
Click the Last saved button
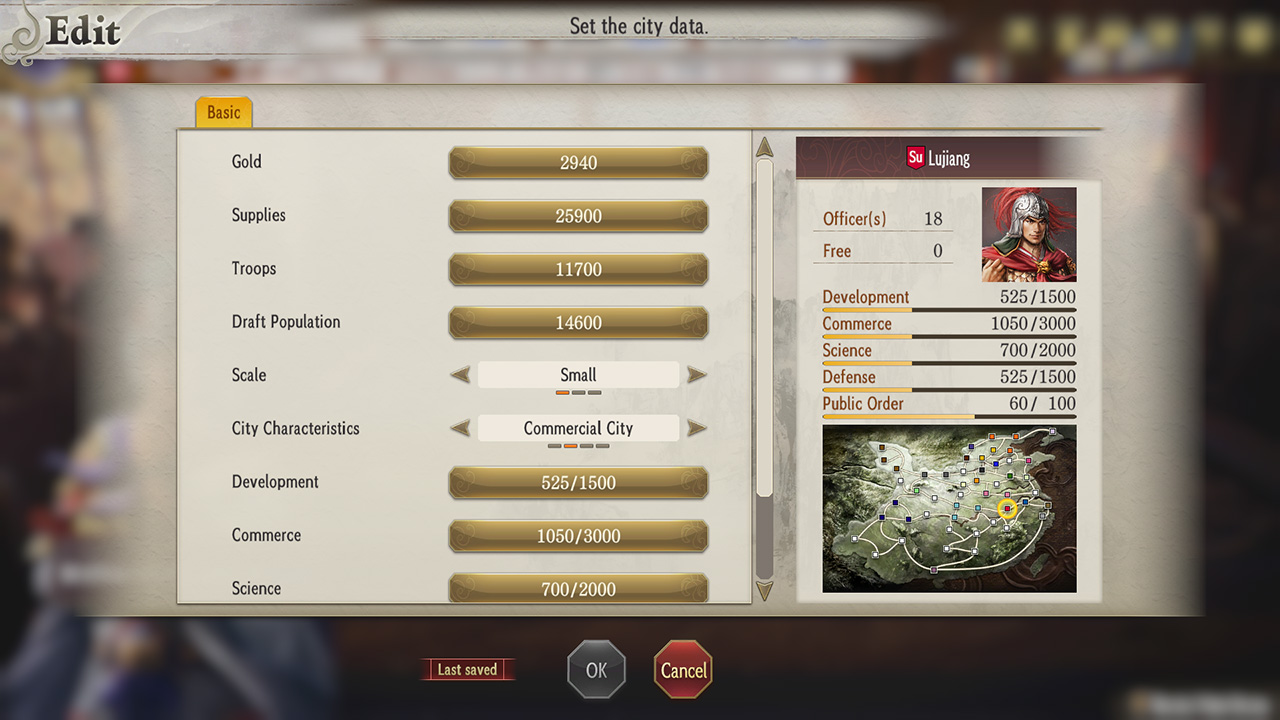(469, 669)
